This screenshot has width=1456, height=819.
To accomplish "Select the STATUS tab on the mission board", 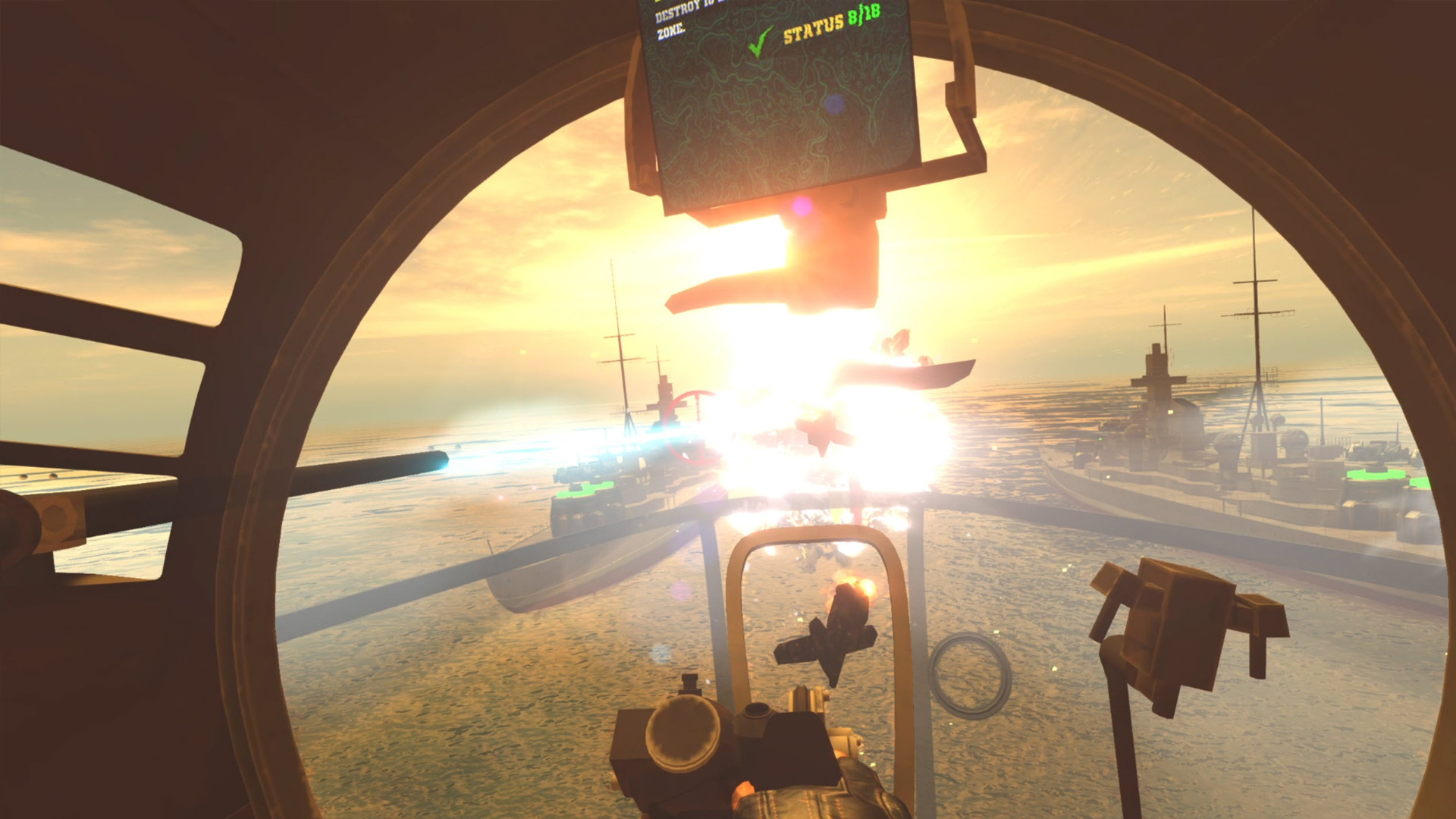I will pos(815,30).
